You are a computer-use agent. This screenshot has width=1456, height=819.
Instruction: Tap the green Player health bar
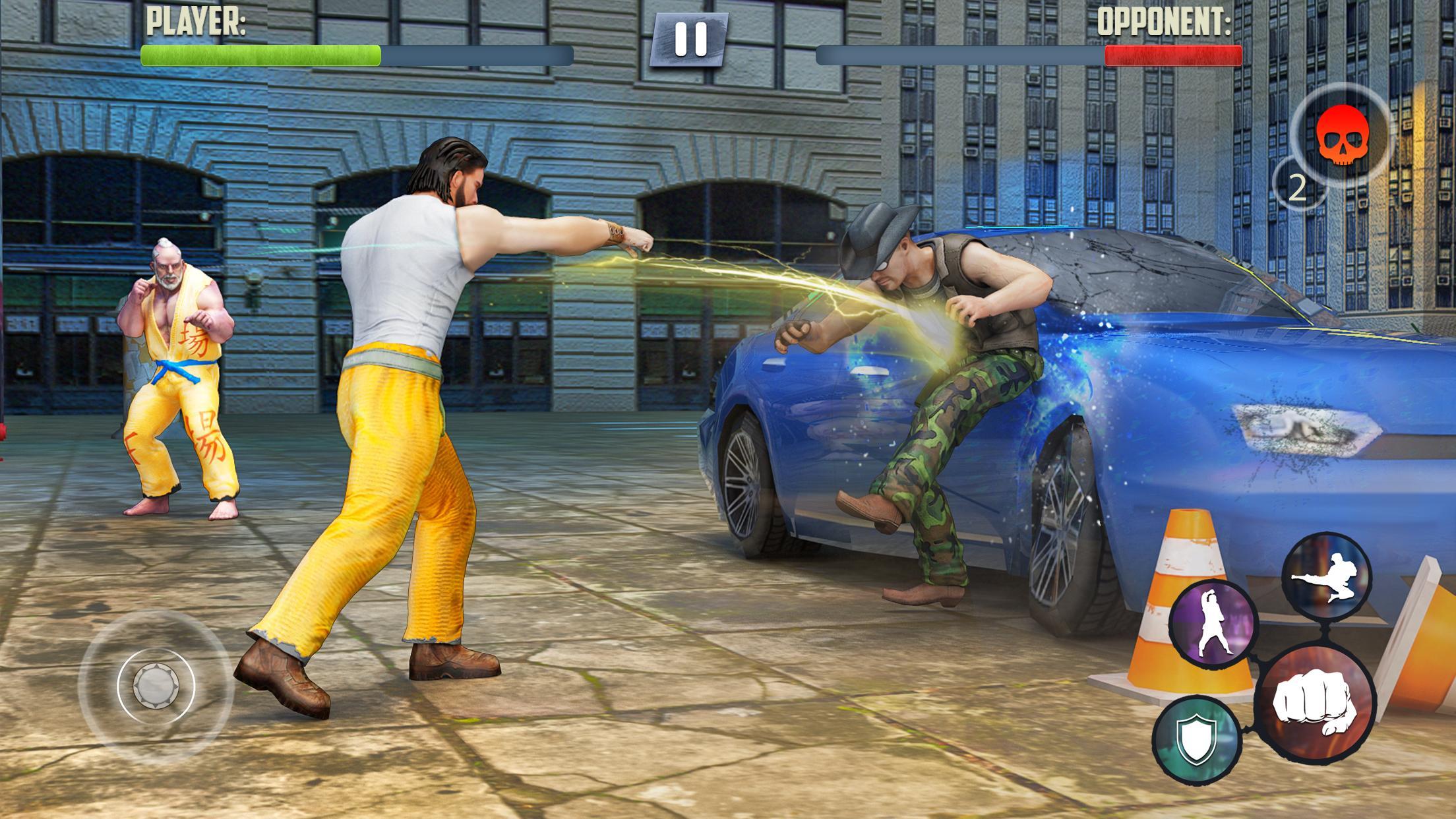pyautogui.click(x=260, y=56)
